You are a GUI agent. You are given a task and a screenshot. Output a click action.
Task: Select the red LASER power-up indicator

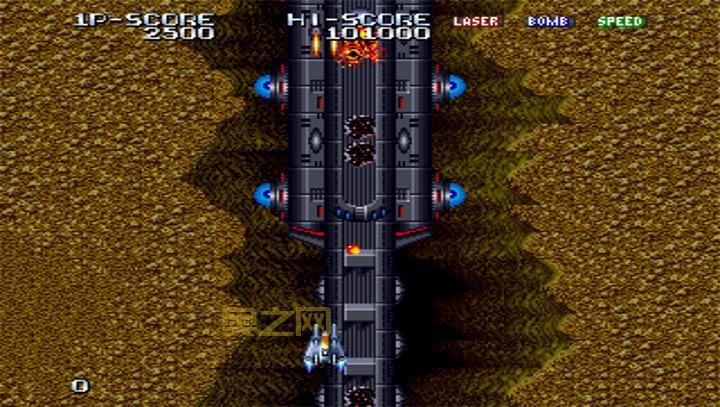(x=476, y=21)
